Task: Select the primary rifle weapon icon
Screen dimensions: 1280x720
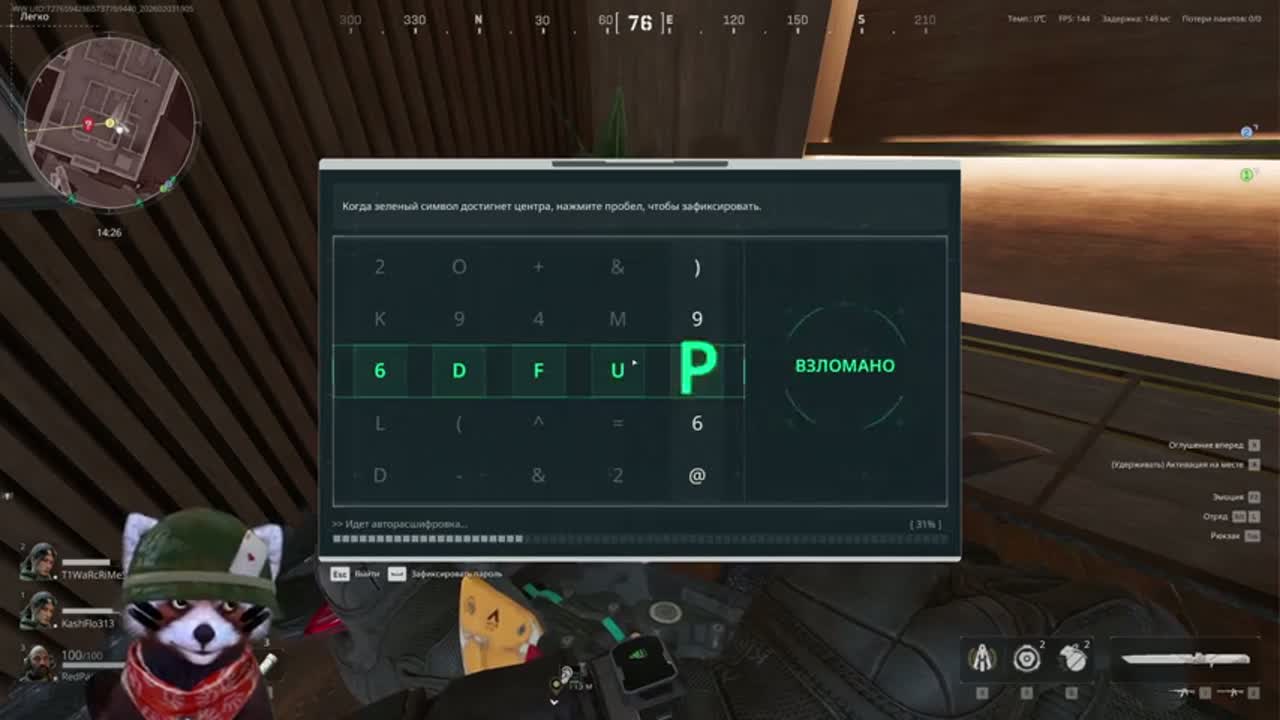Action: pos(1182,692)
